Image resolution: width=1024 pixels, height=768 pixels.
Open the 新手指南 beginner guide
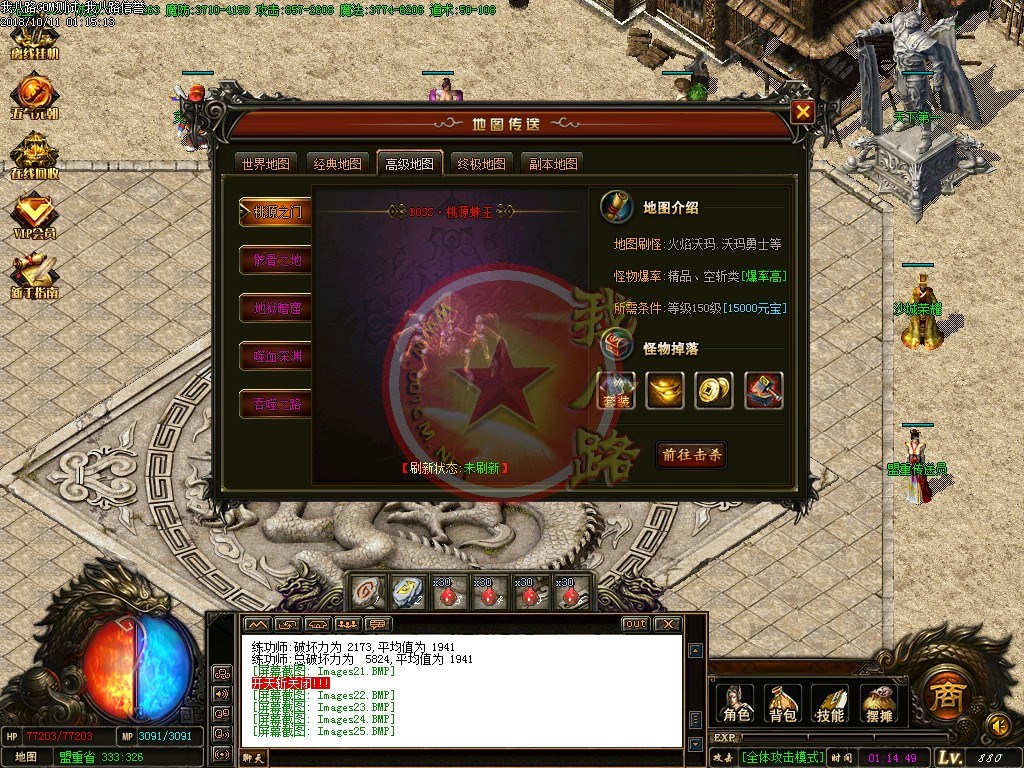35,277
